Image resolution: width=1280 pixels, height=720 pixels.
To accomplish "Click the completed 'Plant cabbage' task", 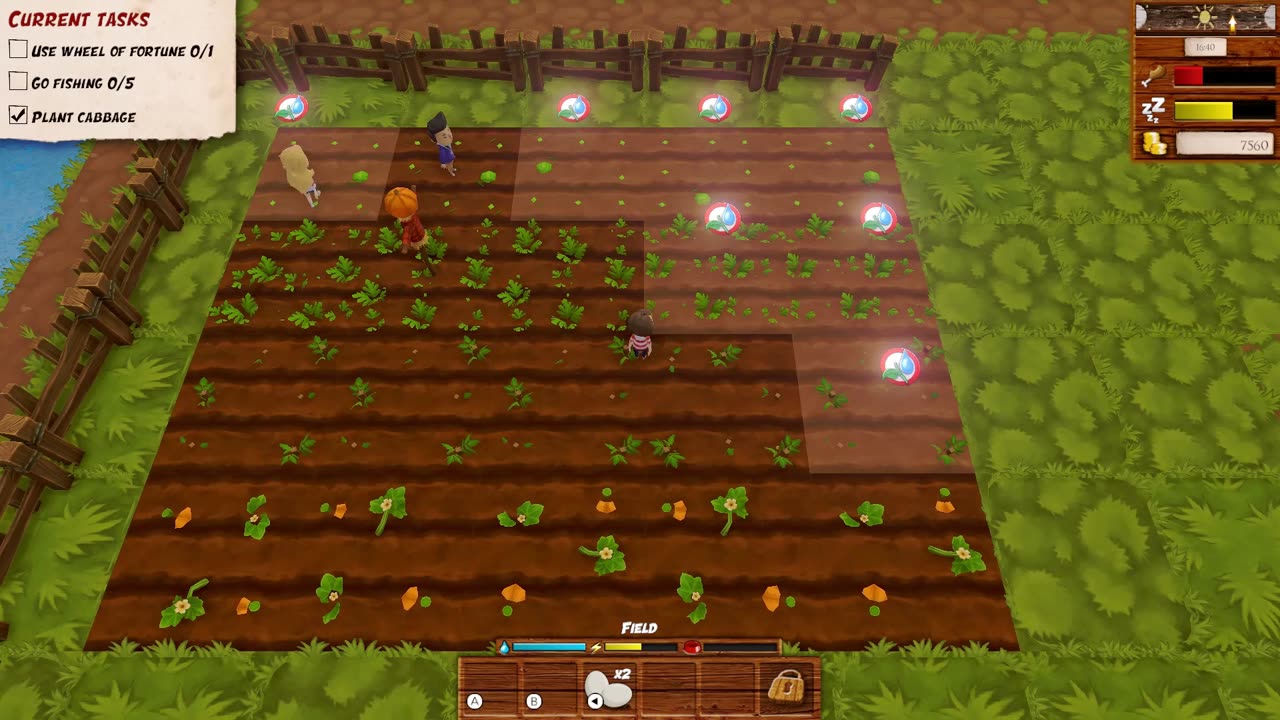I will [83, 117].
